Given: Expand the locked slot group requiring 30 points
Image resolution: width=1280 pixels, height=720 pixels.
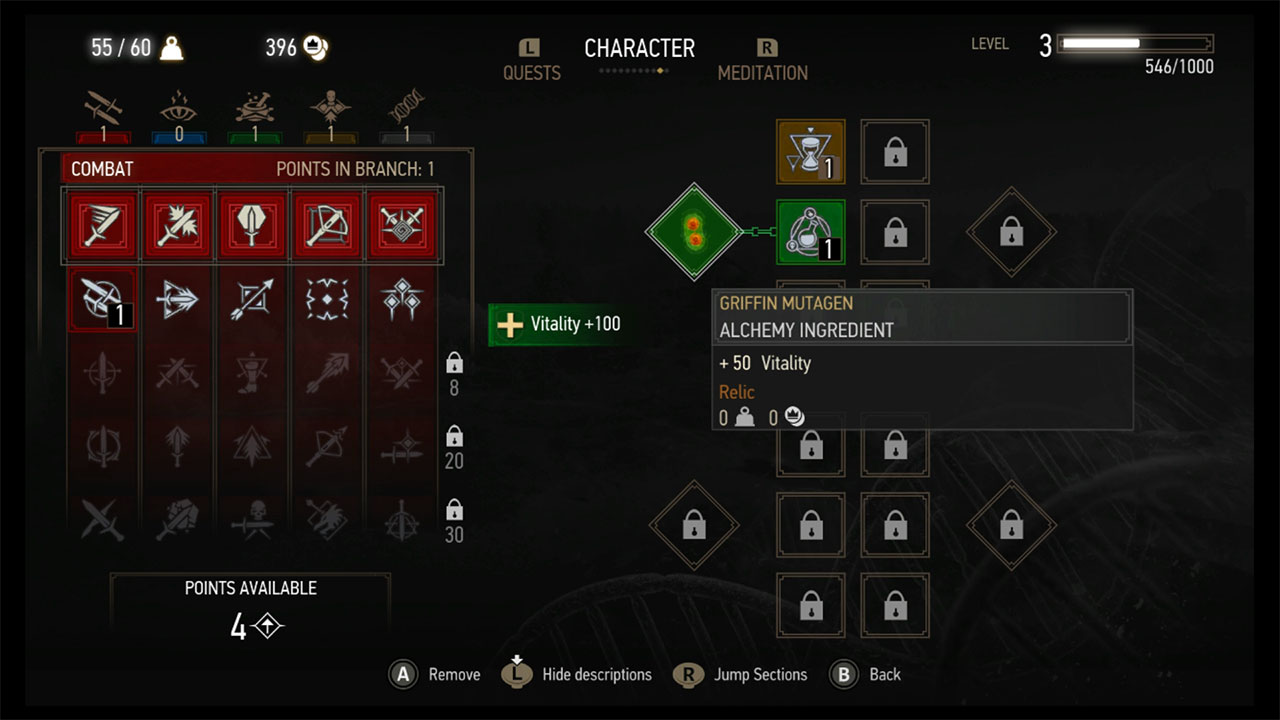Looking at the screenshot, I should pos(453,520).
